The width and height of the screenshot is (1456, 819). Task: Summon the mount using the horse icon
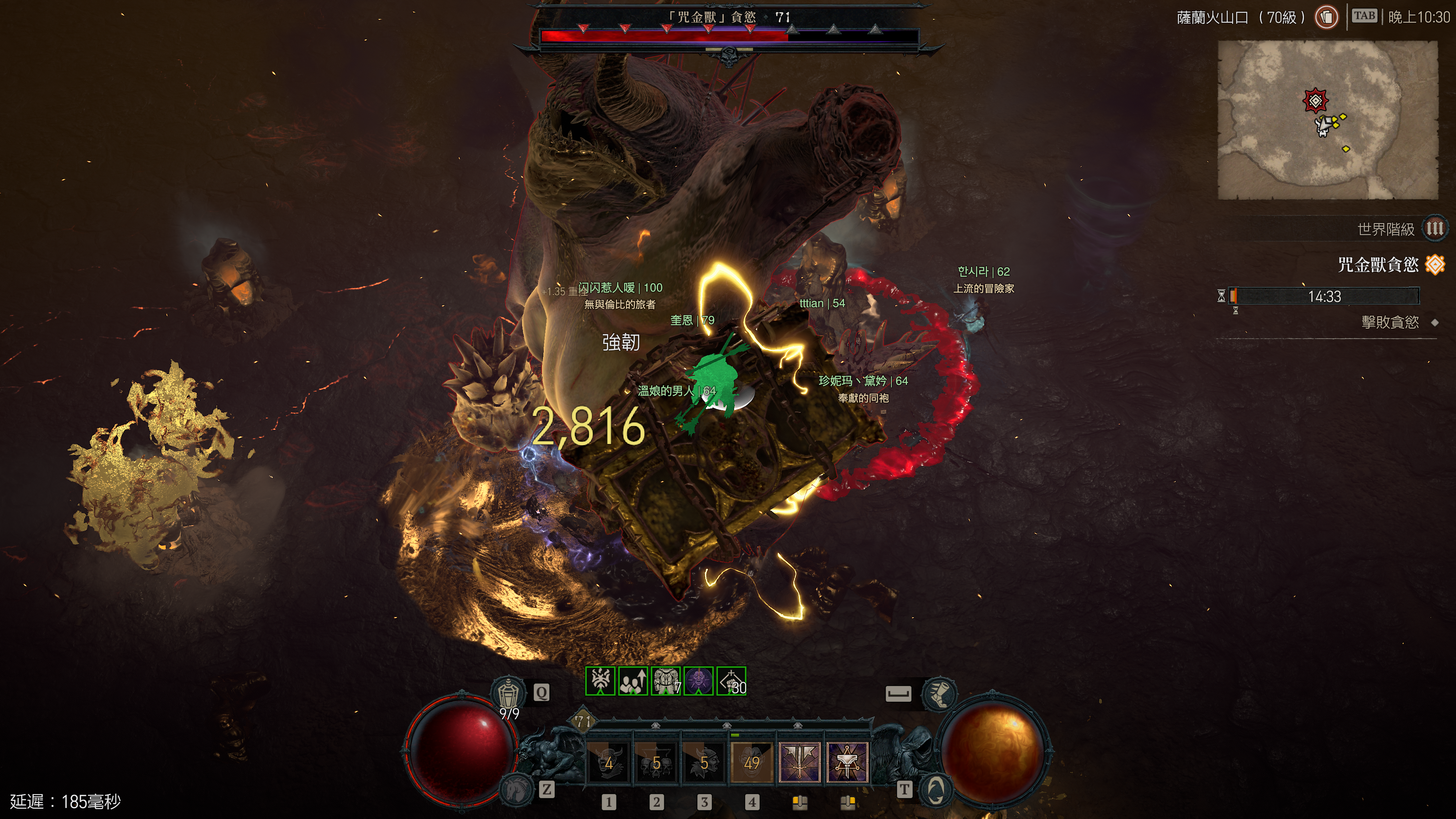click(x=516, y=788)
